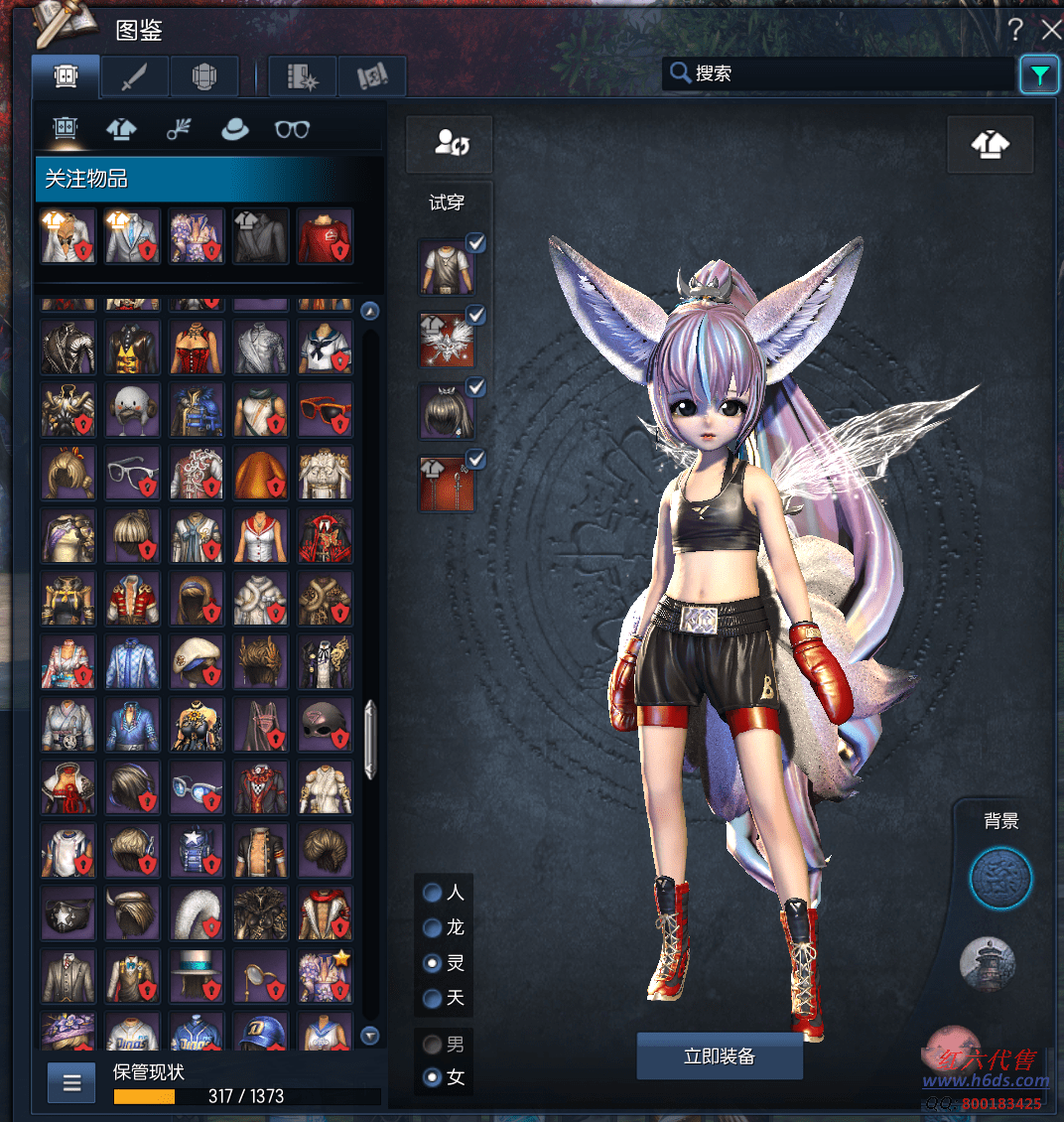Screen dimensions: 1064x1122
Task: Choose the 天 race option
Action: (x=433, y=998)
